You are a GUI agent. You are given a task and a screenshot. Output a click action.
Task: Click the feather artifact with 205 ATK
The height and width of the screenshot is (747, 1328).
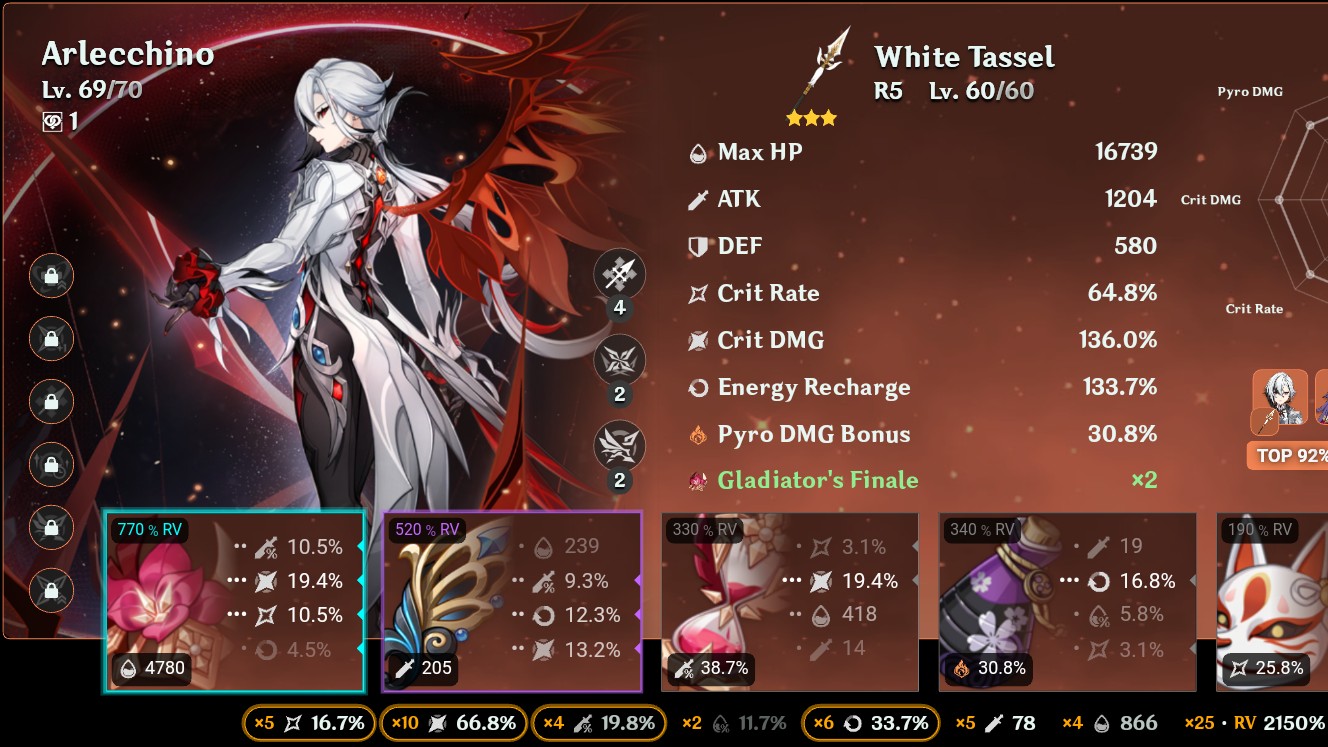(512, 600)
